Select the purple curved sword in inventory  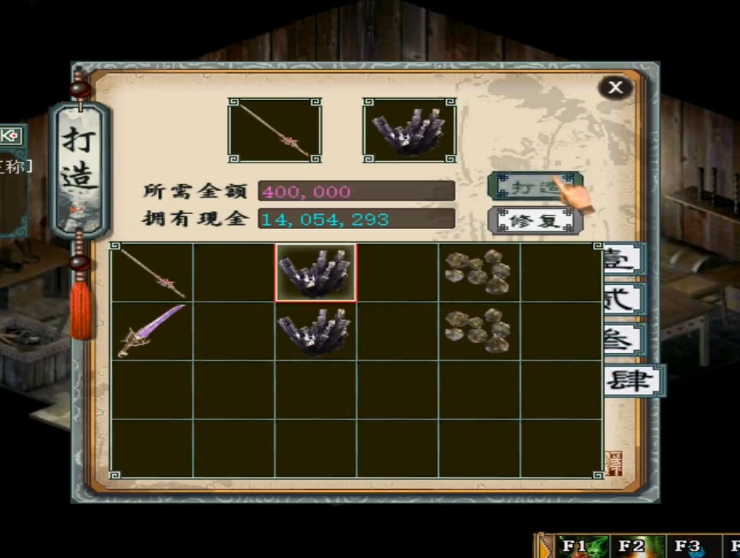click(151, 331)
